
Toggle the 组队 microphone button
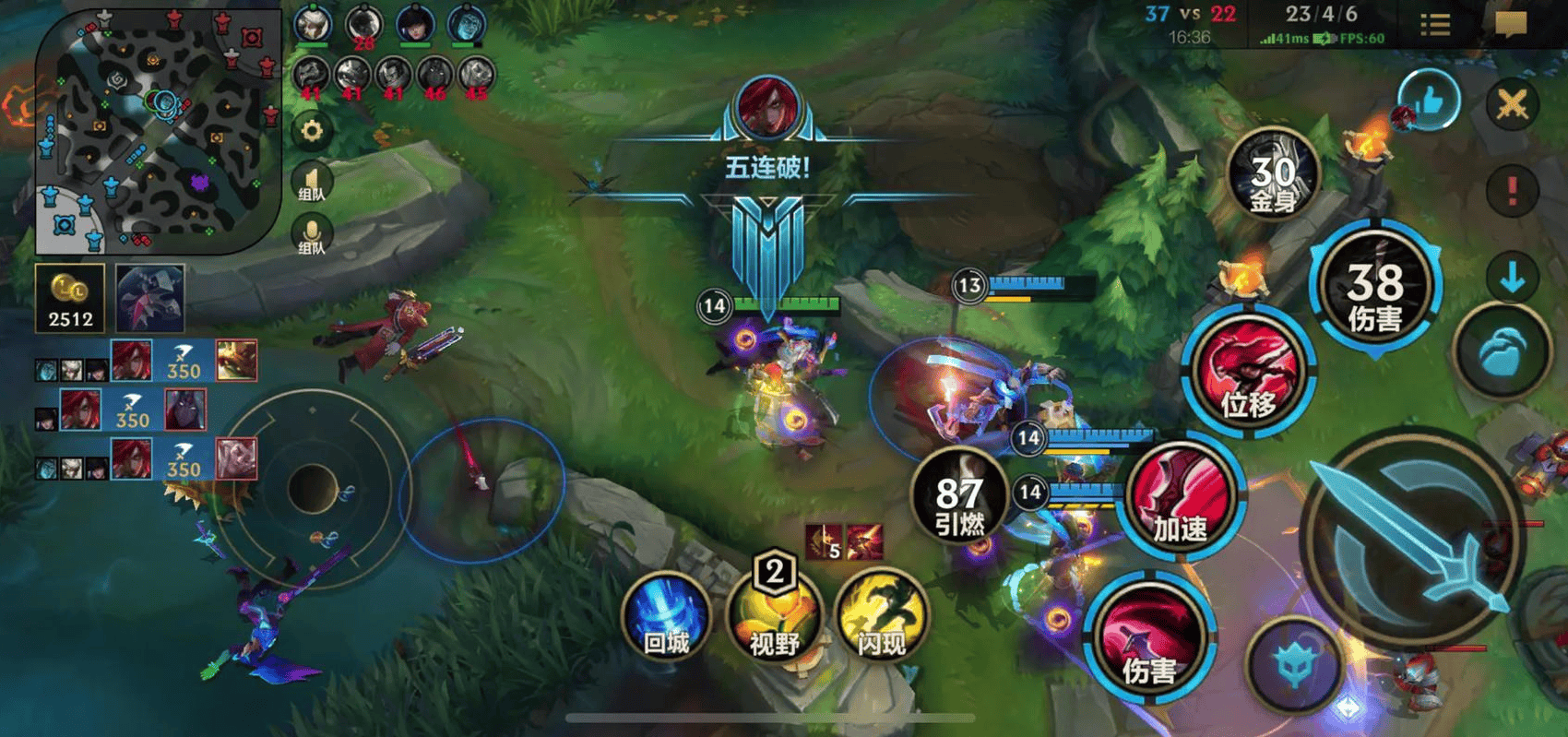tap(312, 234)
